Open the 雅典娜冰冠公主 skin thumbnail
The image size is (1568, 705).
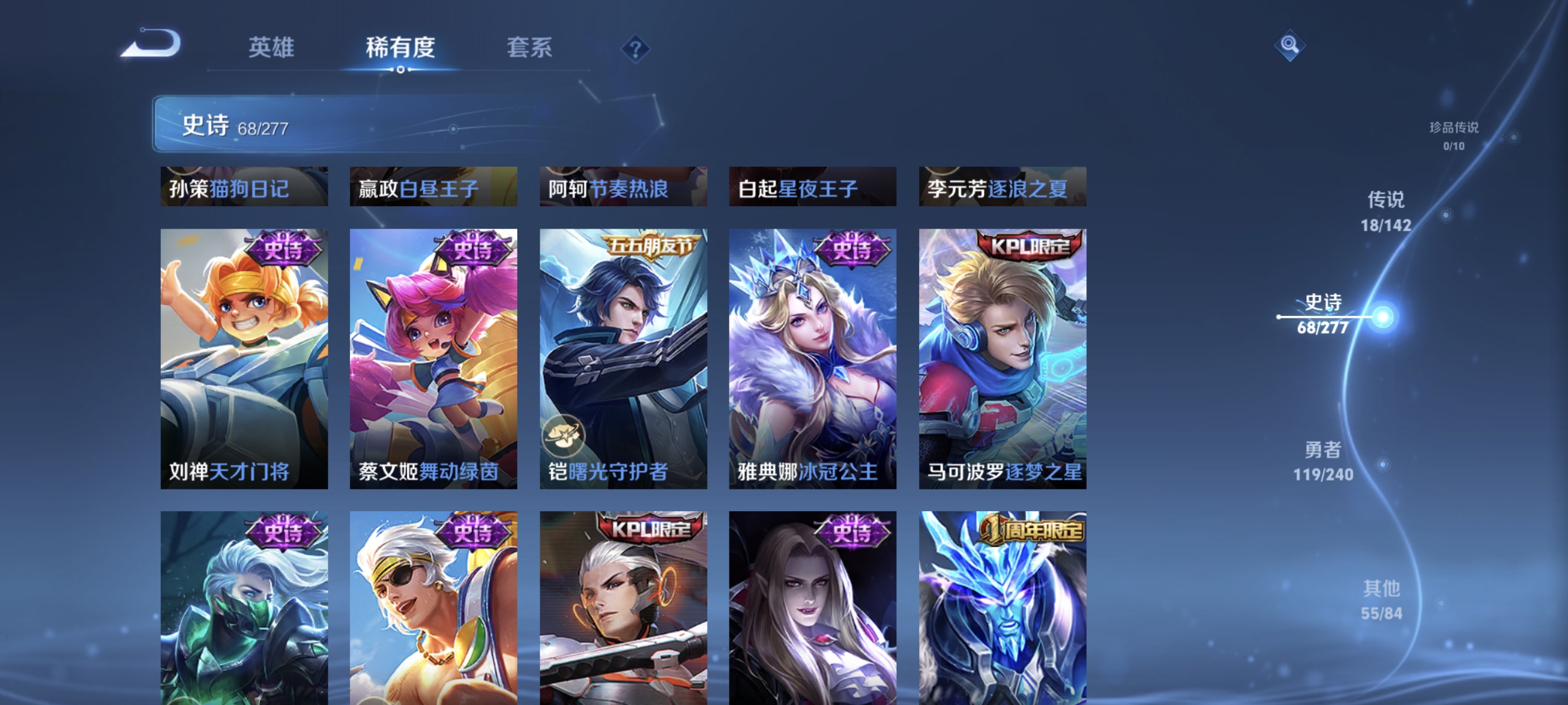(812, 357)
